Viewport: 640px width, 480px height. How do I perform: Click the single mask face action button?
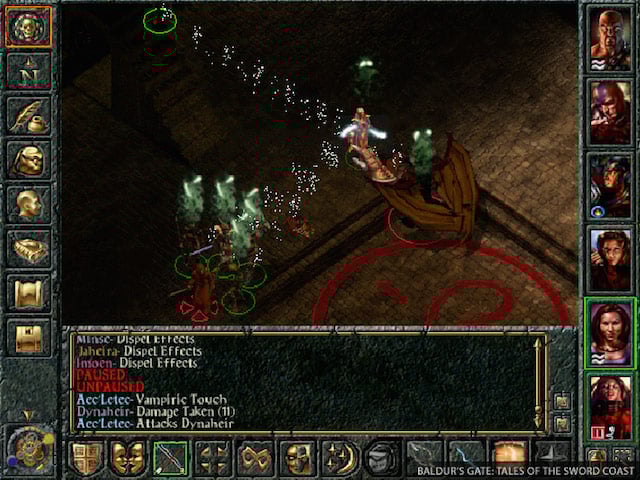pos(298,458)
